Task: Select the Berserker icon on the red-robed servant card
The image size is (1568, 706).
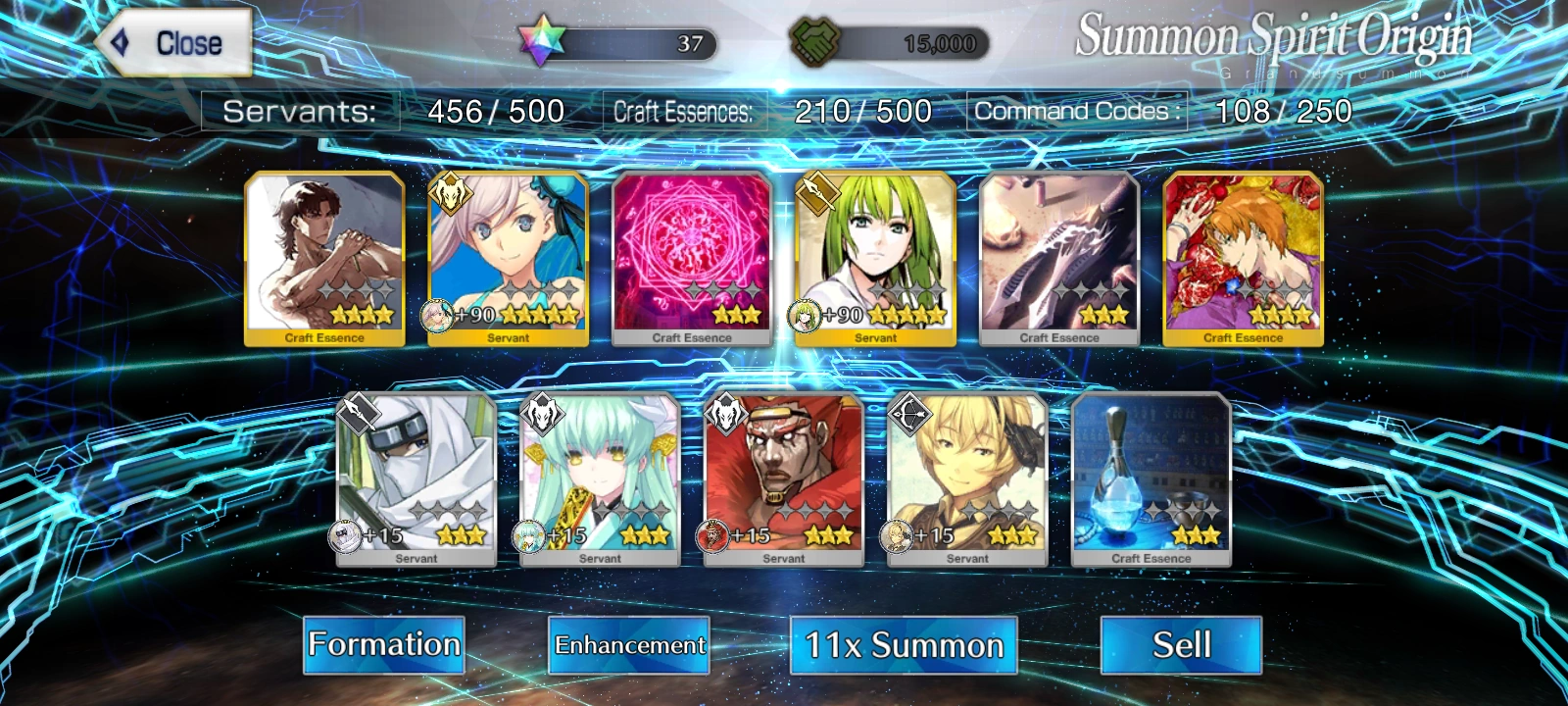Action: 725,413
